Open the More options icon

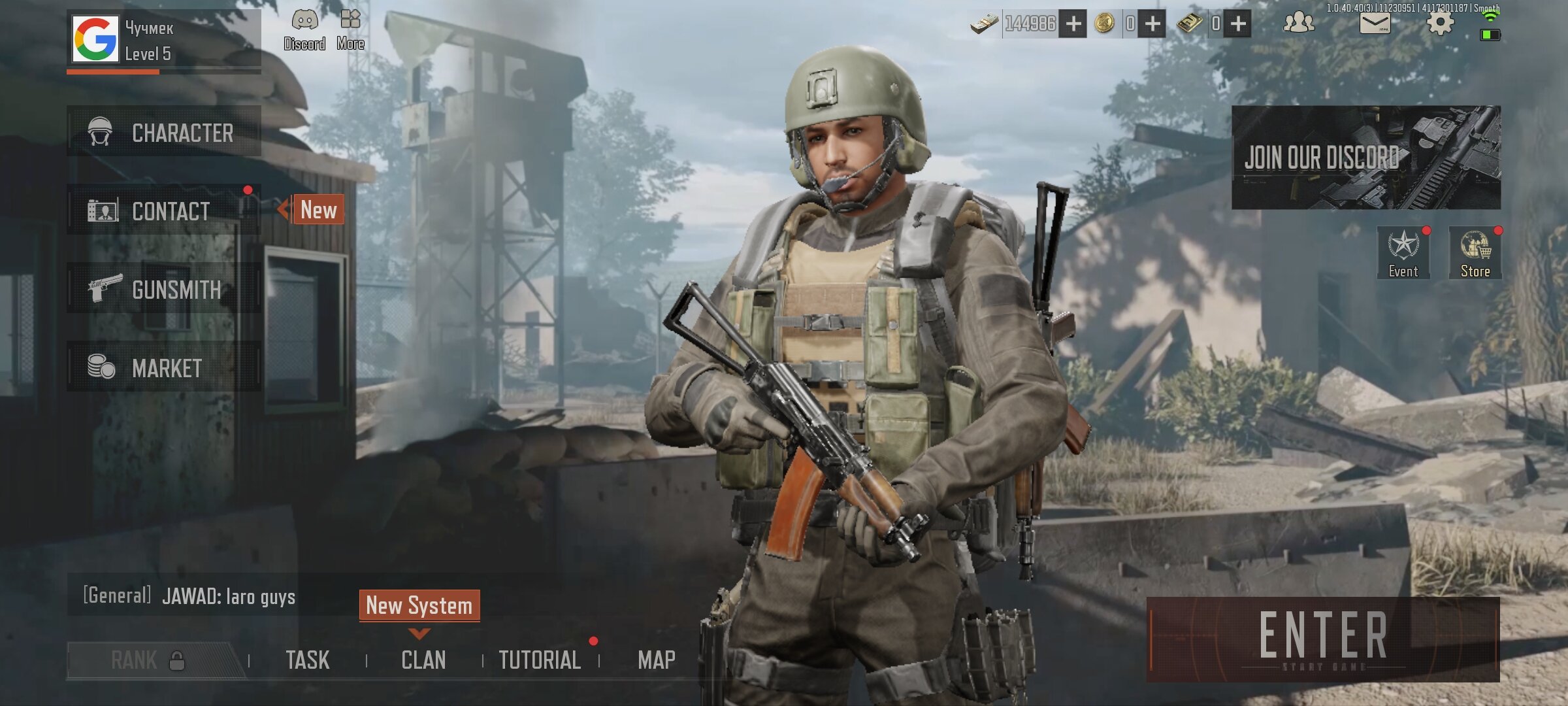(x=350, y=29)
